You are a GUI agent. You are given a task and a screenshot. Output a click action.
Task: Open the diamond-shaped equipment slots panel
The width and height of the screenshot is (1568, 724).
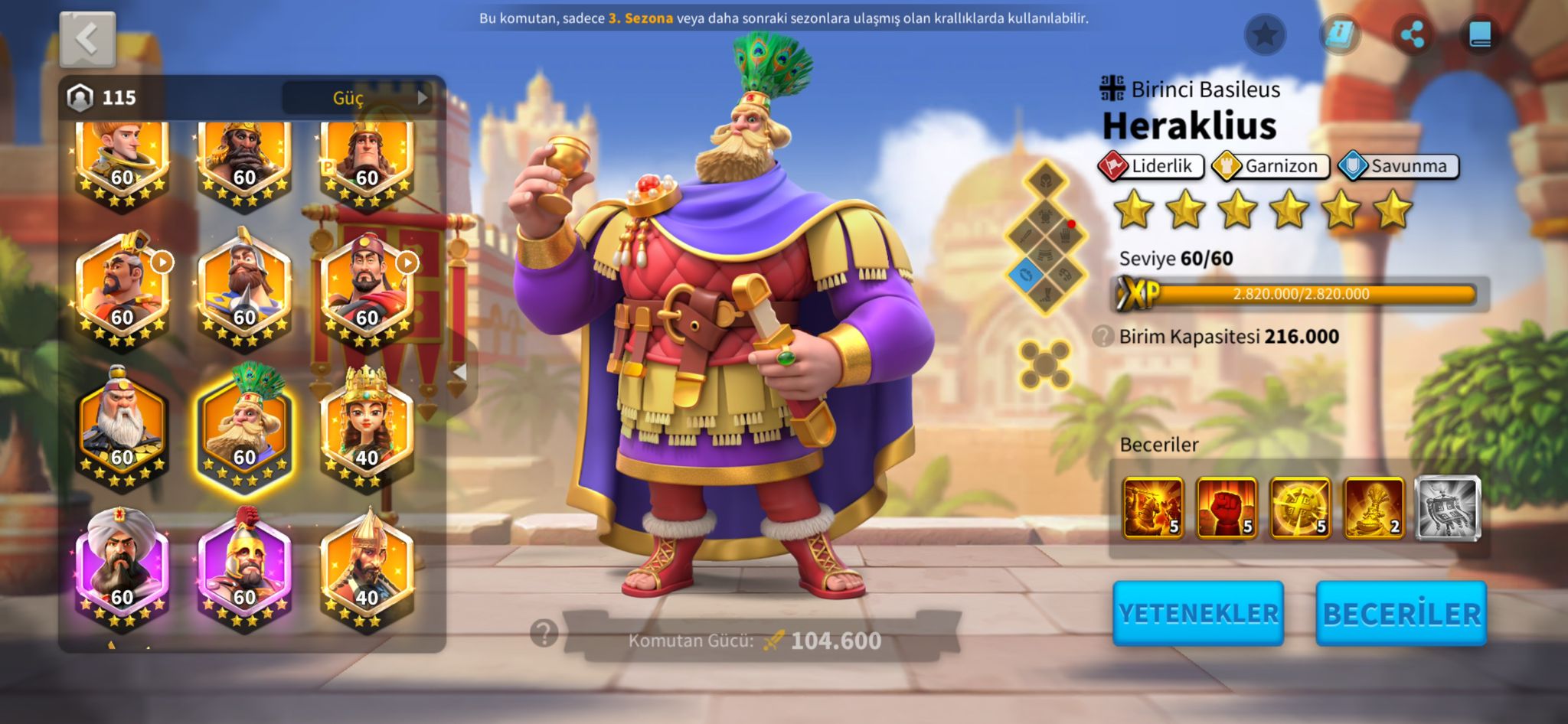(1046, 237)
